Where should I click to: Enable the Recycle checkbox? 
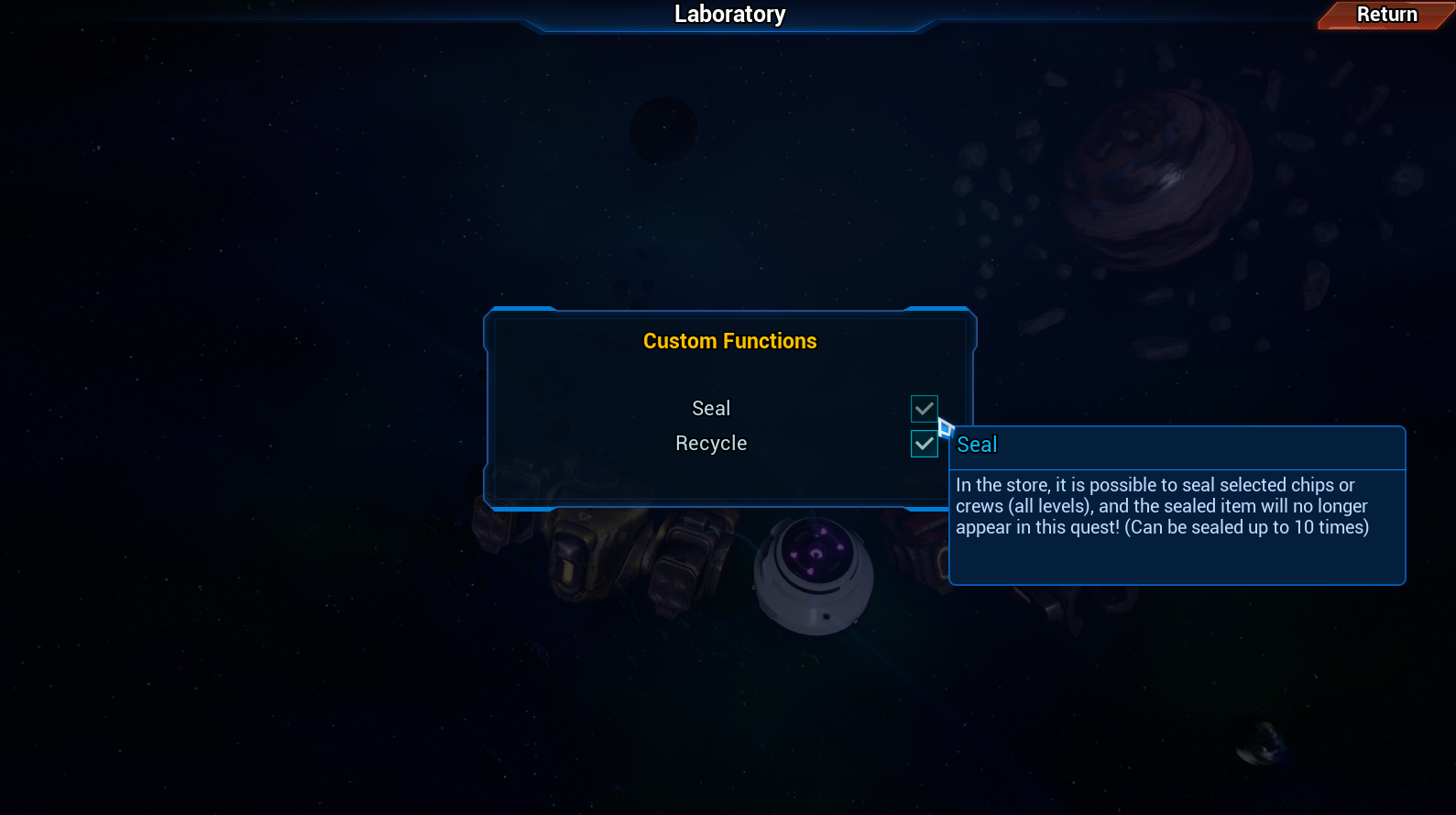click(x=924, y=444)
